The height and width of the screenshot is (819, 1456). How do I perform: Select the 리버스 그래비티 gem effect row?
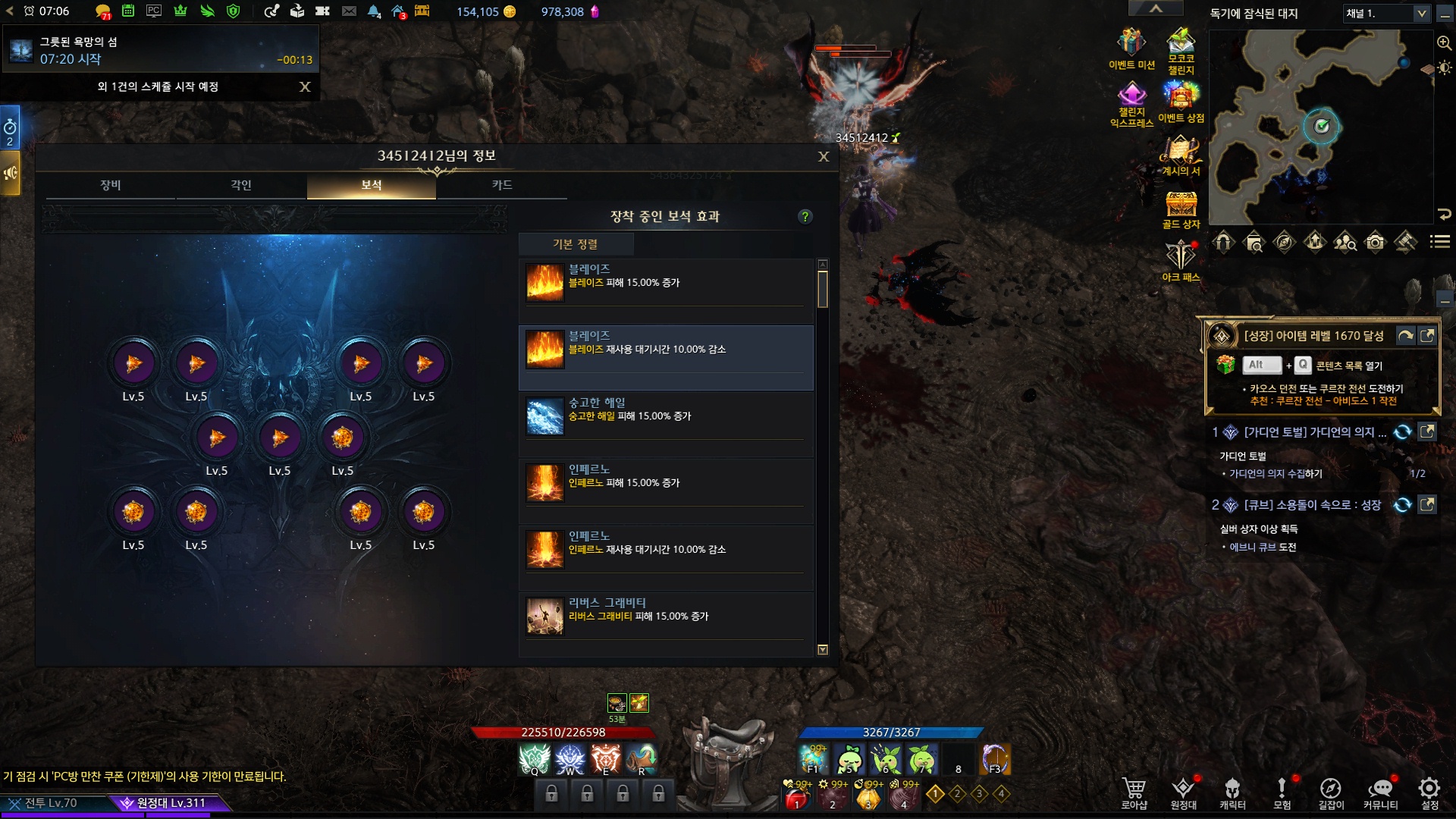click(666, 616)
